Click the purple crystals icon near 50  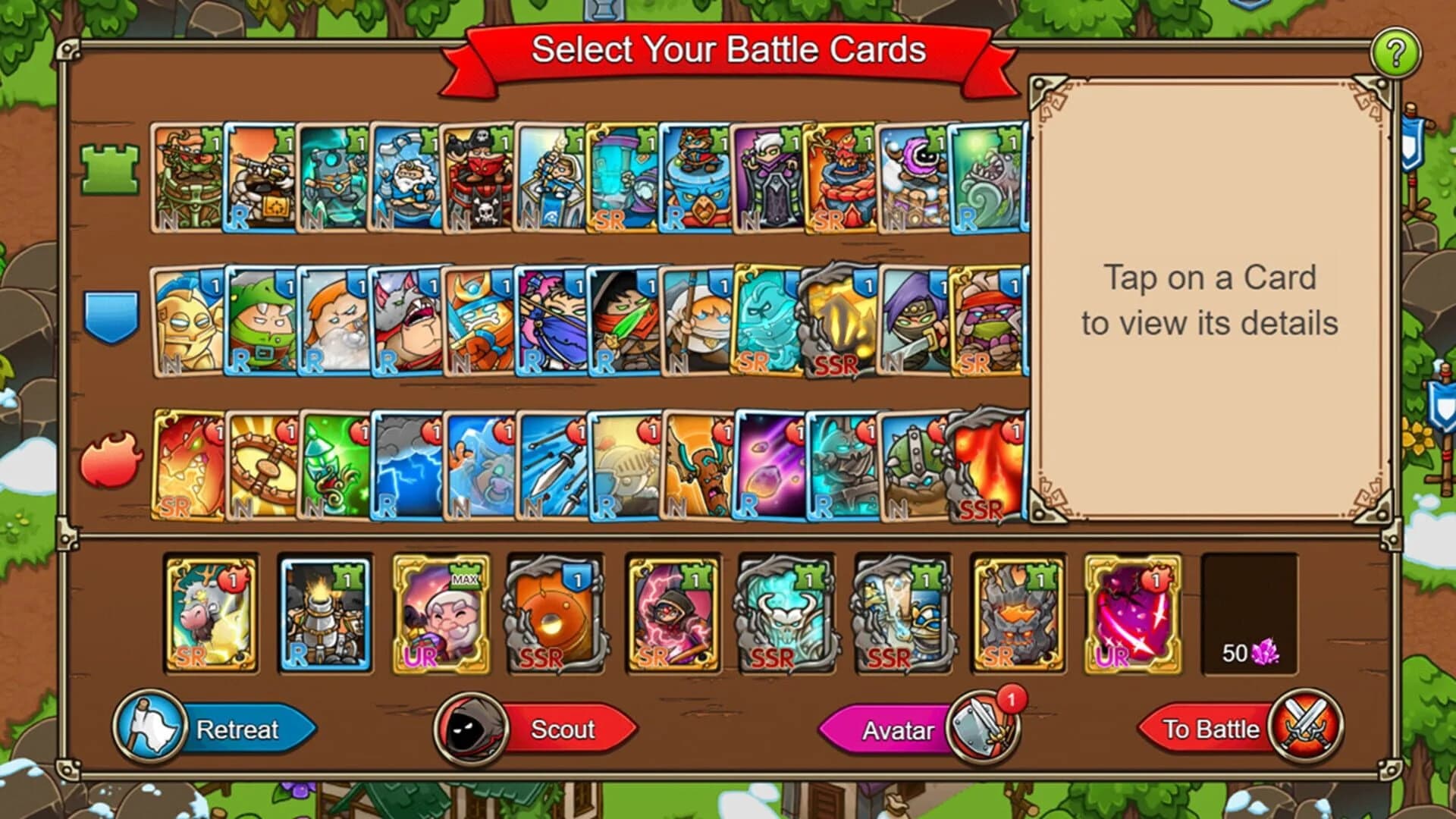pyautogui.click(x=1265, y=651)
